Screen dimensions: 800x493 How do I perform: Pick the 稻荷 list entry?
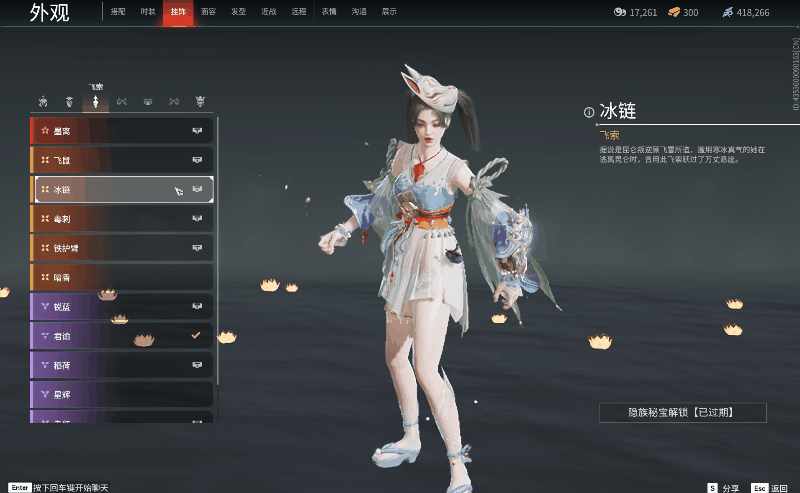(x=122, y=365)
